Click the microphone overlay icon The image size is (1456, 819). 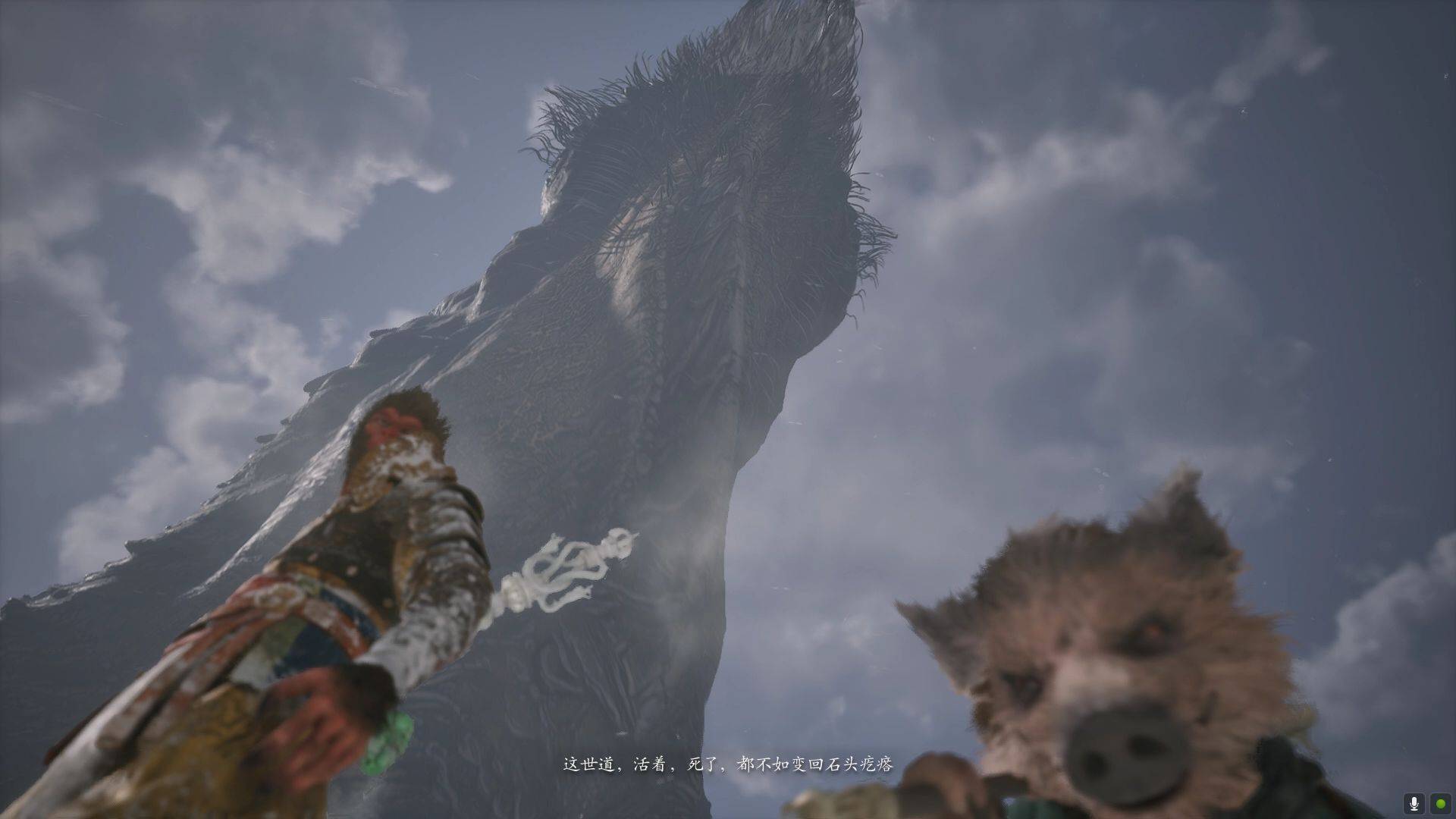pos(1414,803)
